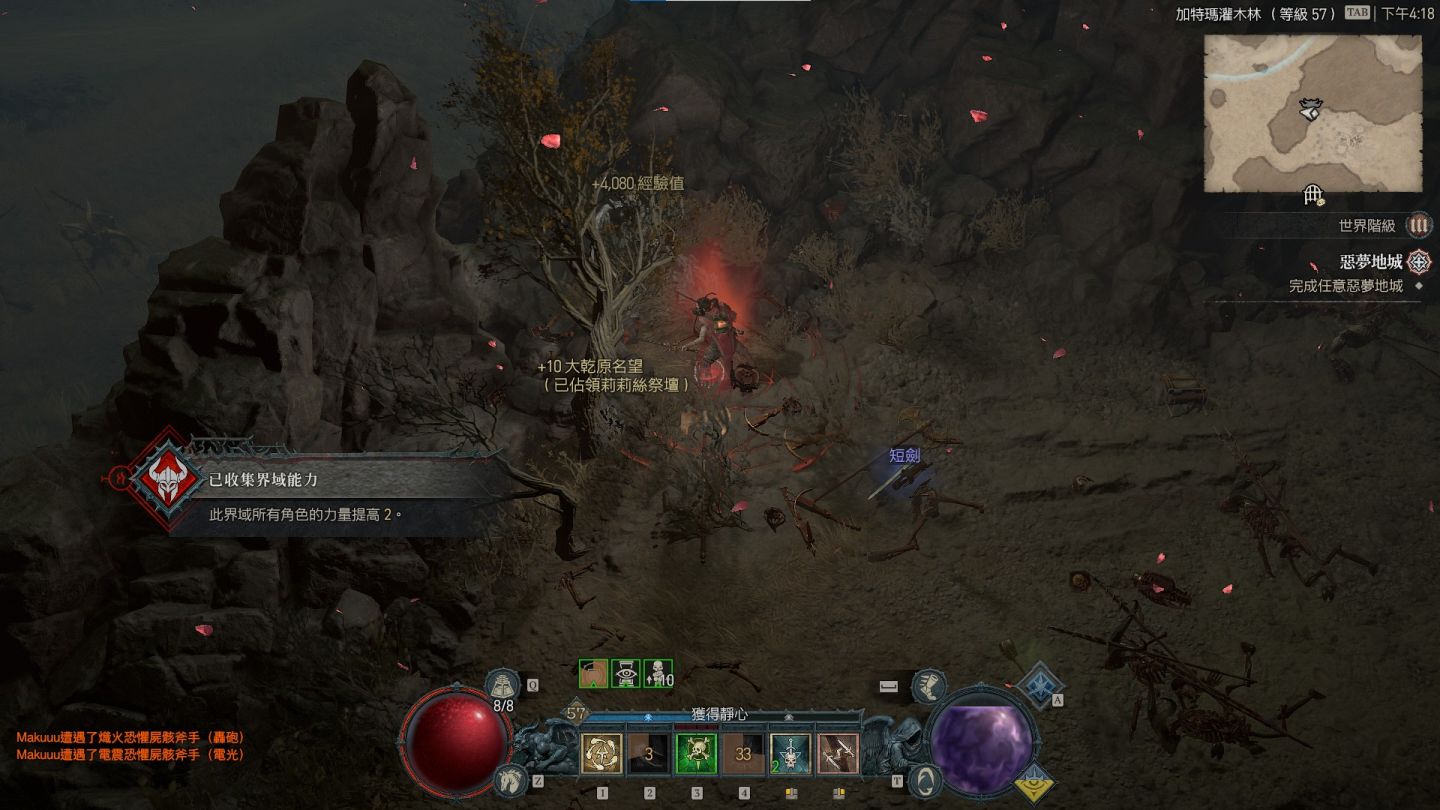Select the skeleton buff icon with 10
Viewport: 1440px width, 810px height.
click(658, 674)
